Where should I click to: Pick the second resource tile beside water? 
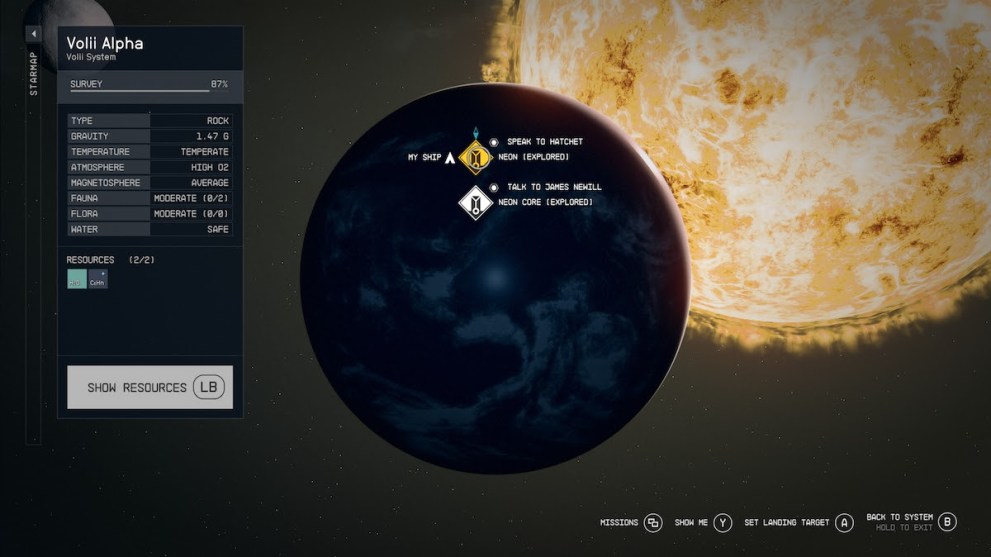coord(97,279)
